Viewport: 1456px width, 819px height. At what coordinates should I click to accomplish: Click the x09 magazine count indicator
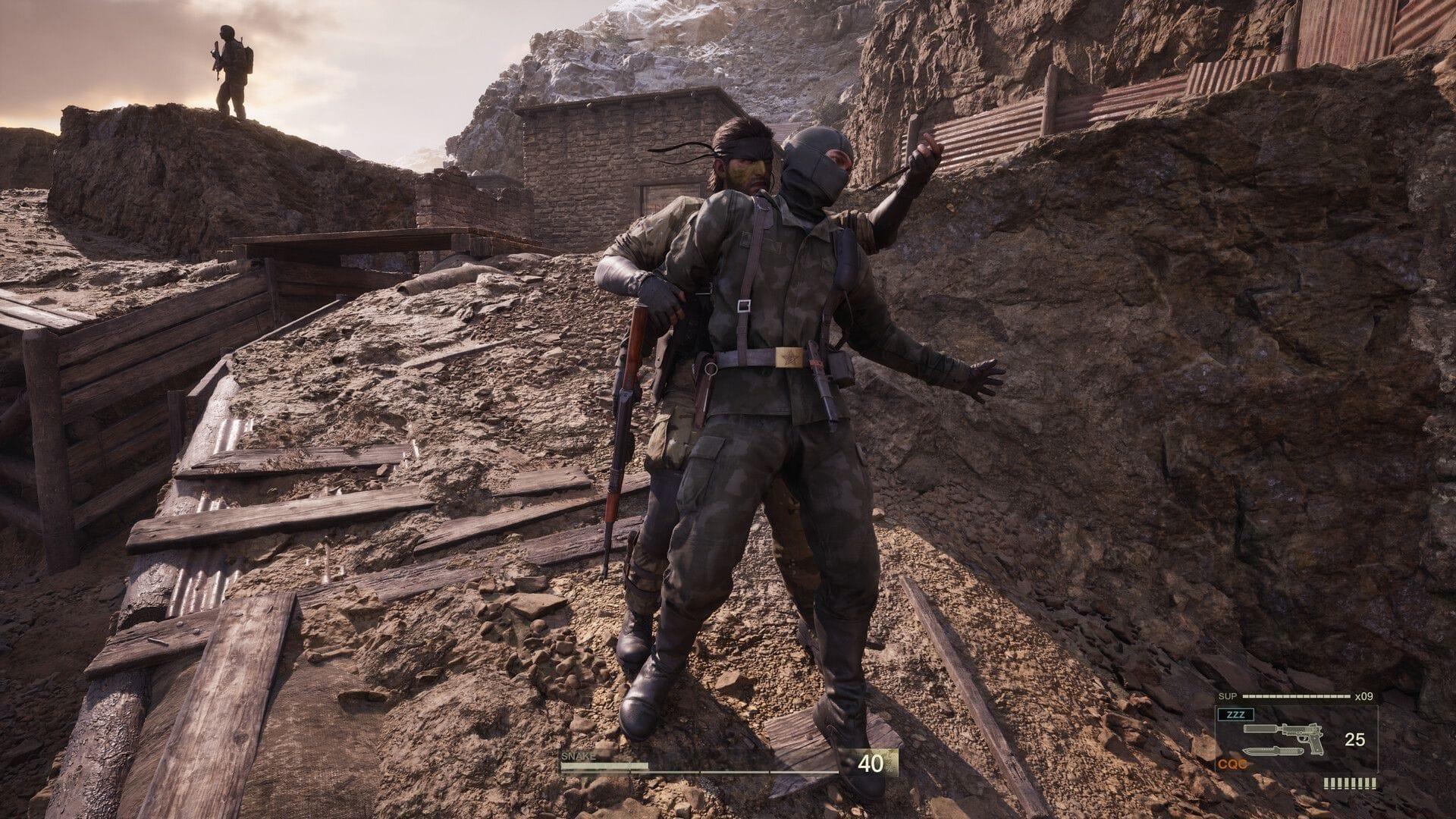(1364, 695)
